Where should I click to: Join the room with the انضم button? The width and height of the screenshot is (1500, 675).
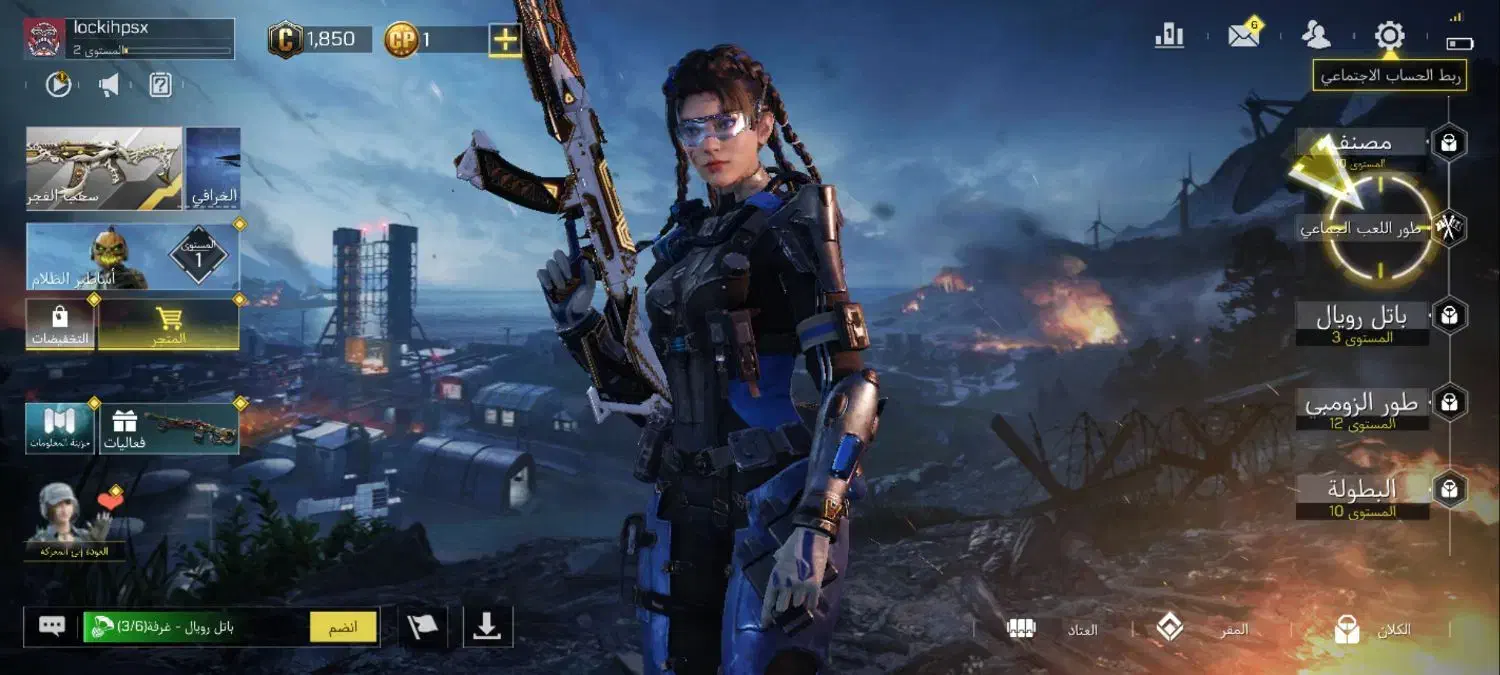[343, 627]
